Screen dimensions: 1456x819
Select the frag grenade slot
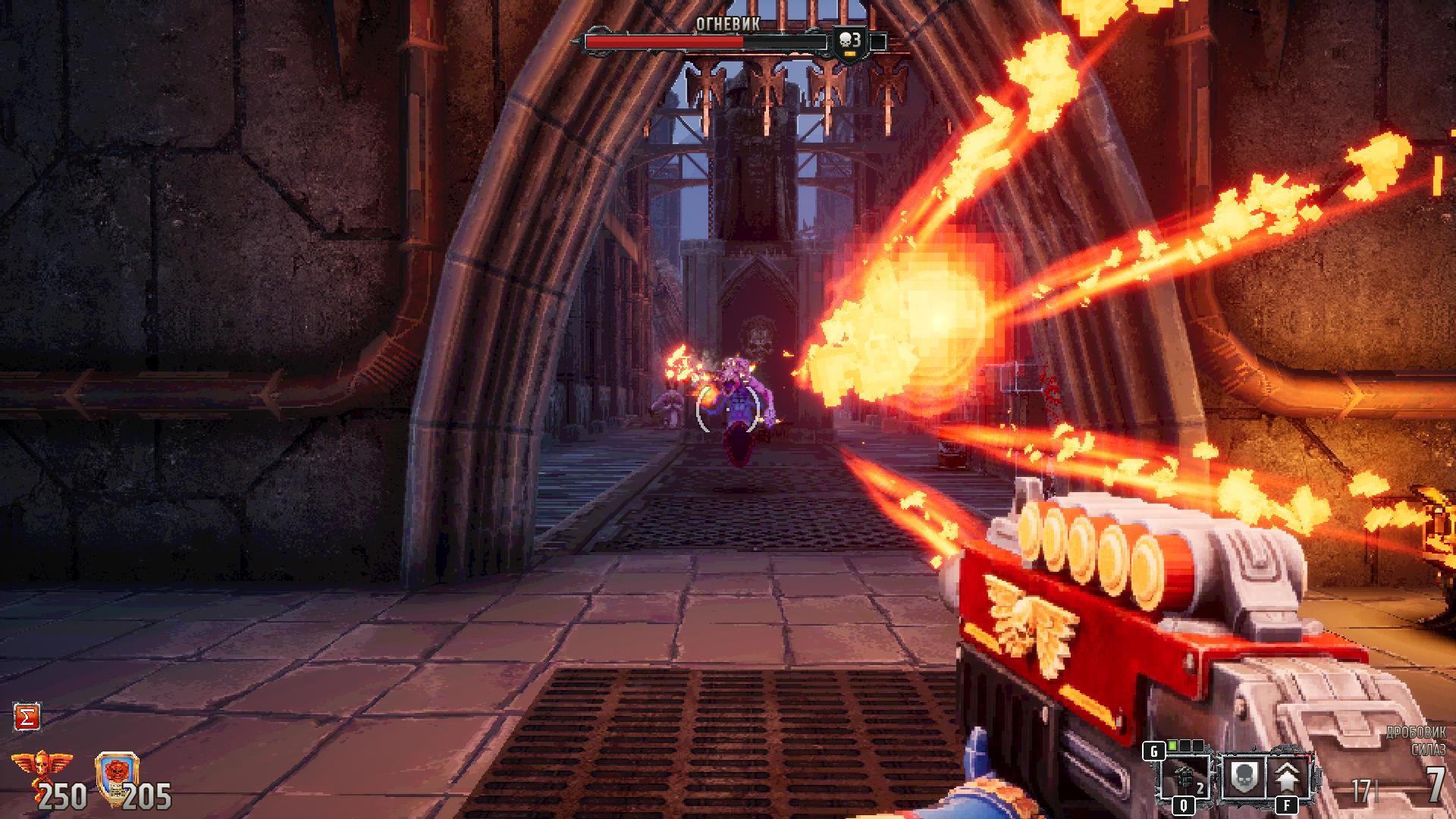tap(1184, 778)
